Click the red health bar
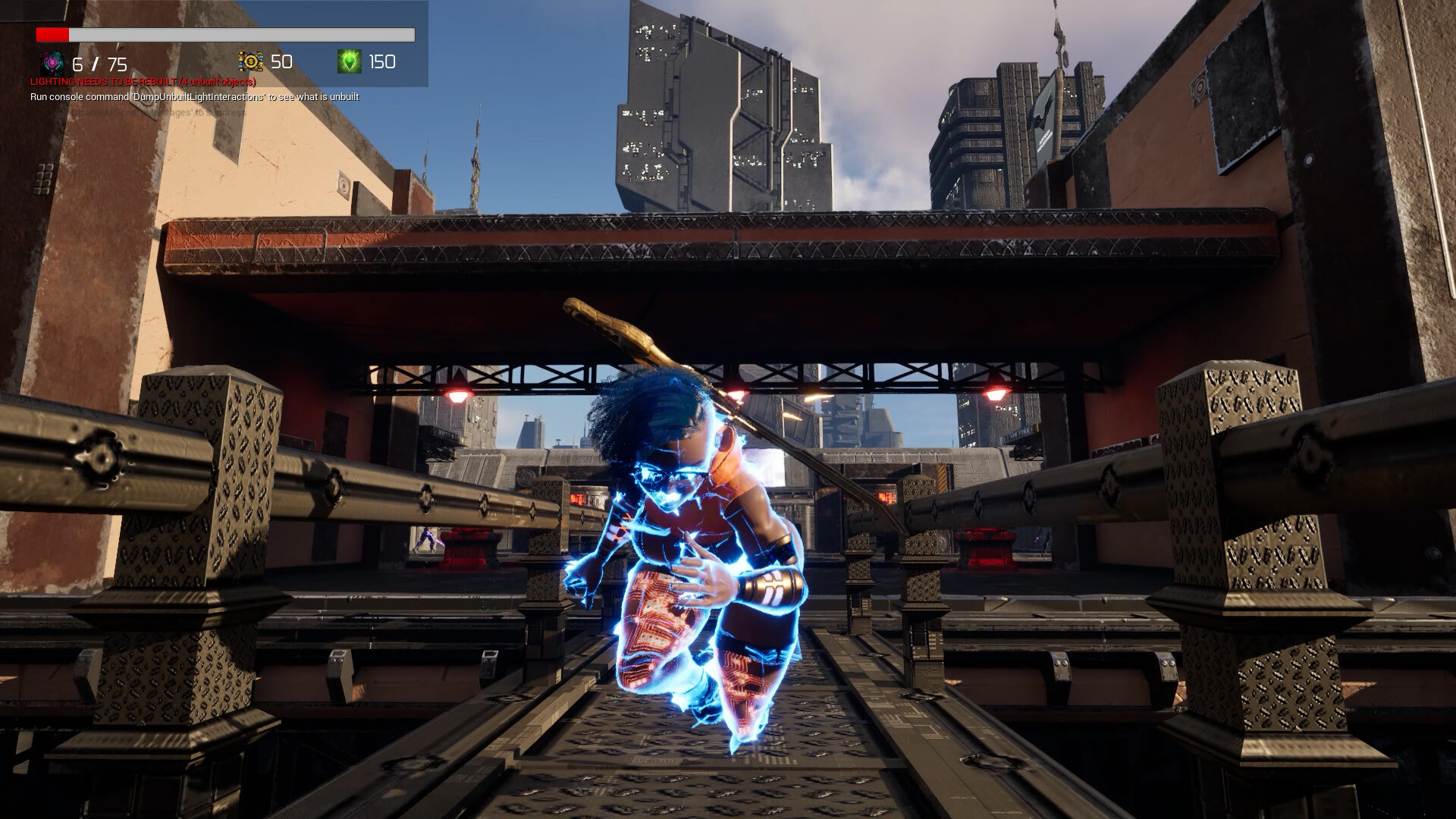1456x819 pixels. (52, 34)
